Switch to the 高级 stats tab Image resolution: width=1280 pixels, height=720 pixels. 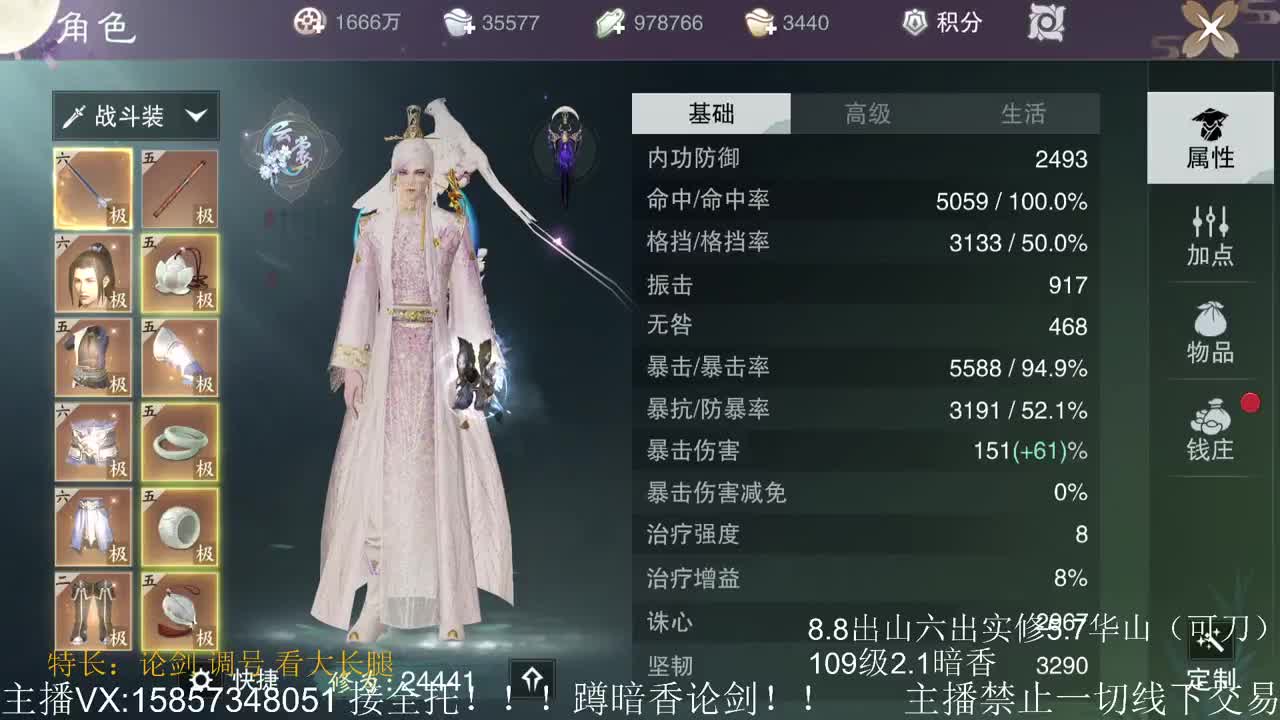point(870,113)
